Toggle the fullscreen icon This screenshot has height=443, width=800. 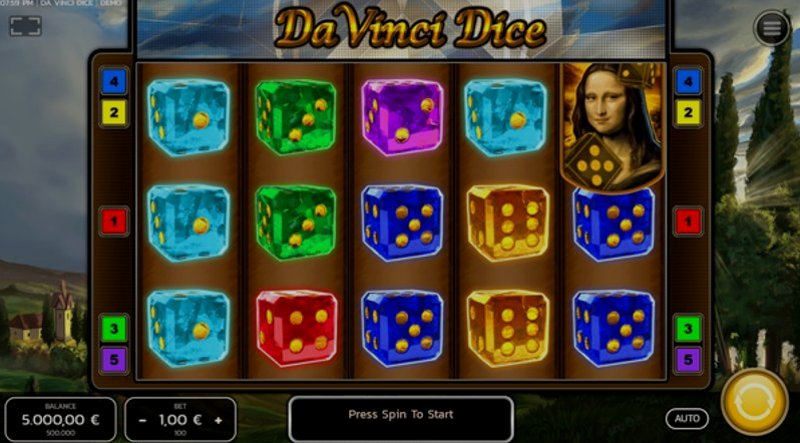pyautogui.click(x=25, y=27)
